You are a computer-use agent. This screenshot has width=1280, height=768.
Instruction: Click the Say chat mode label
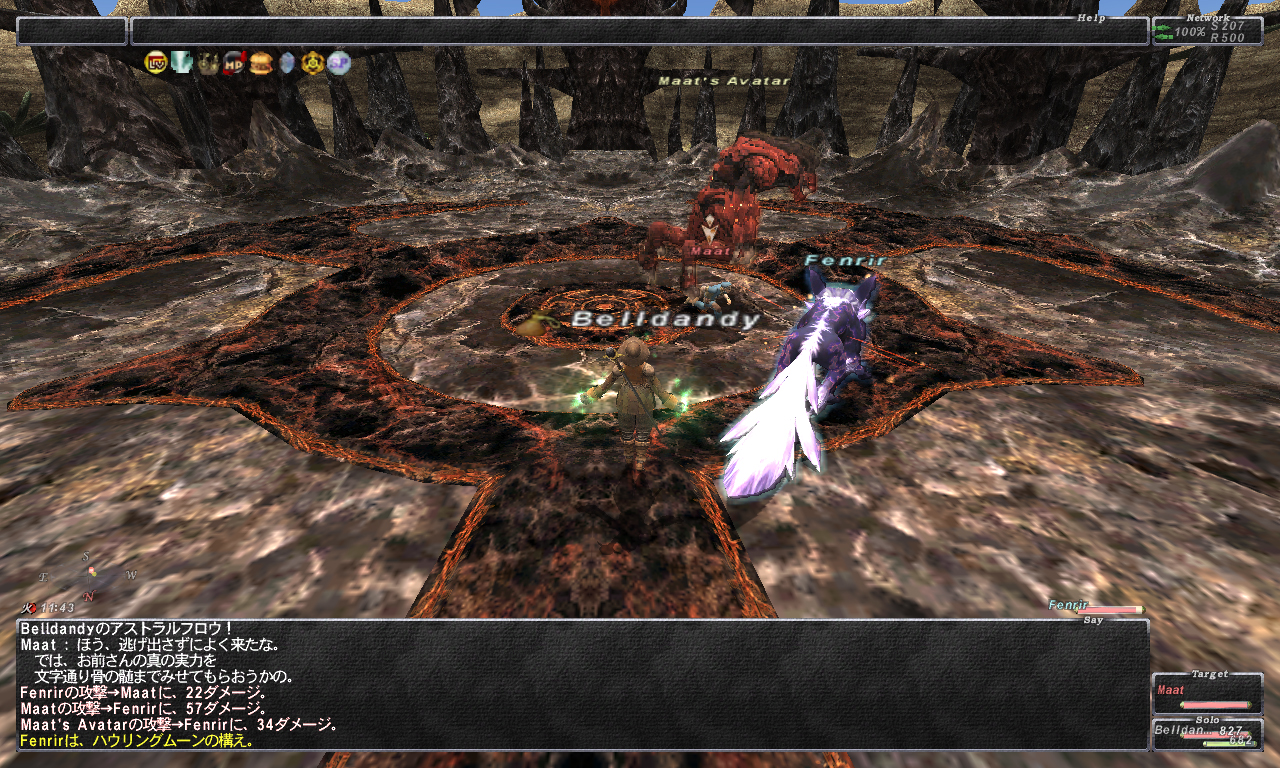(x=1093, y=620)
